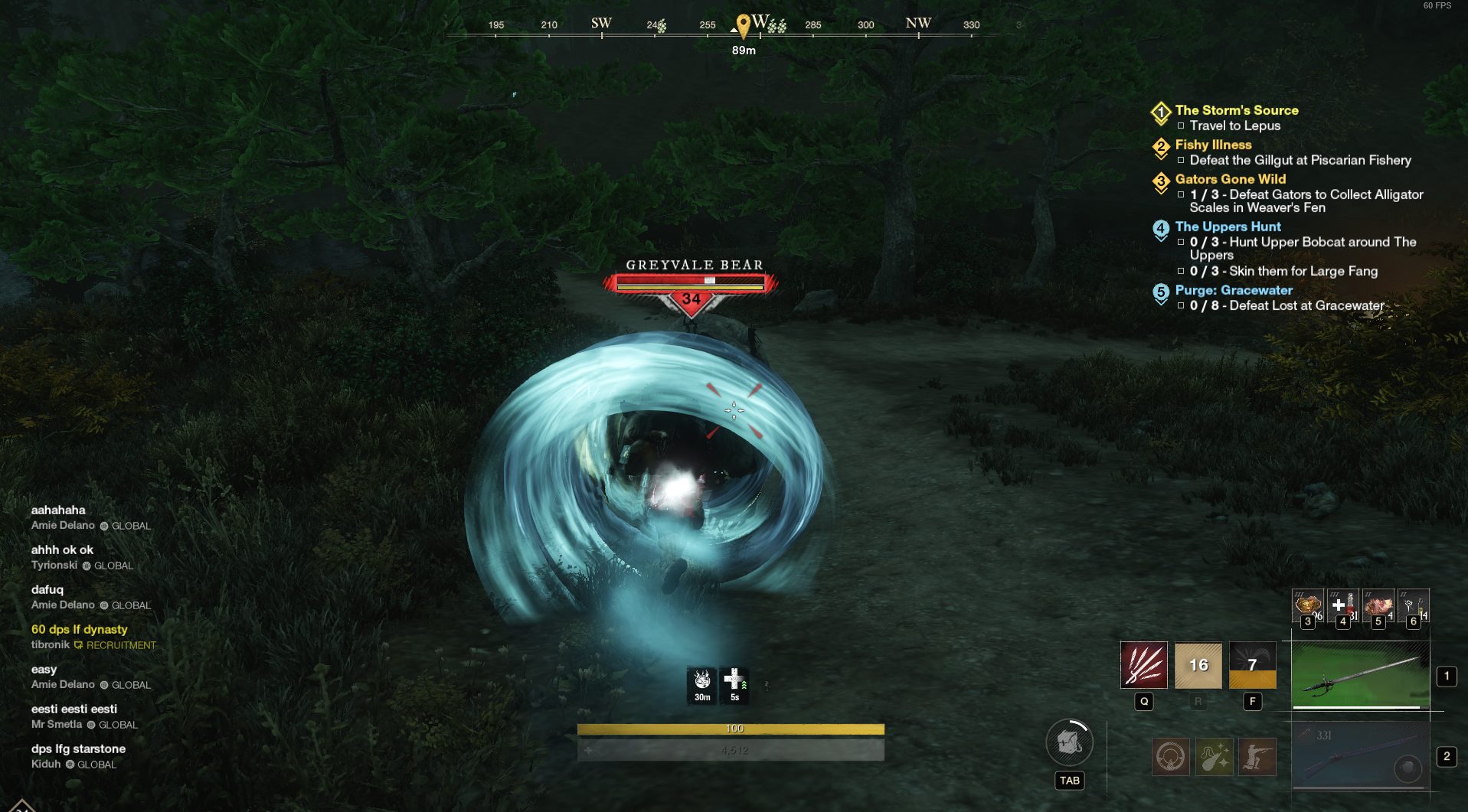Select The Uppers Hunt quest entry
1468x812 pixels.
coord(1228,227)
